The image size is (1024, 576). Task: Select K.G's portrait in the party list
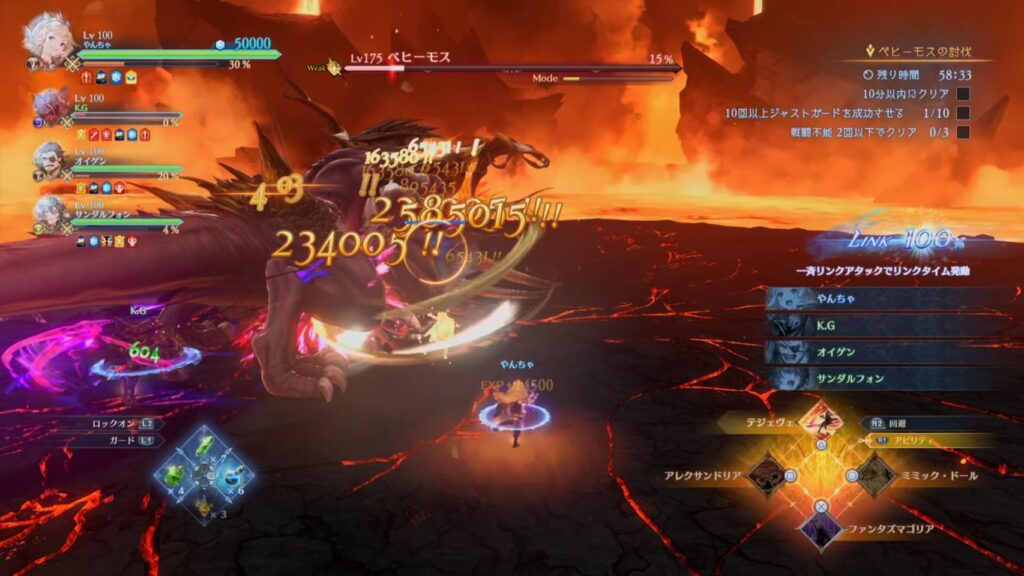[50, 105]
